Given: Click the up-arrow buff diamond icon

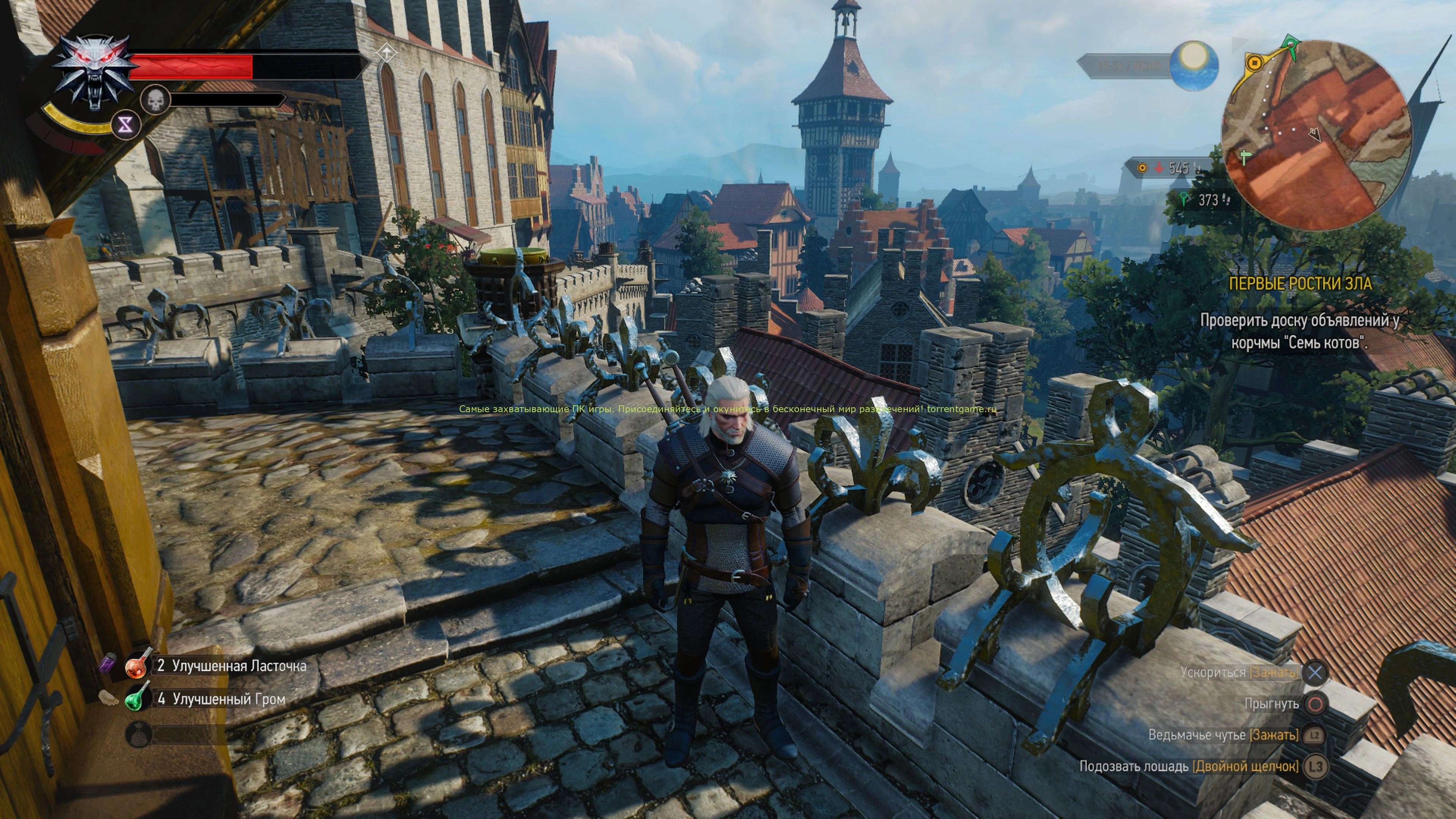Looking at the screenshot, I should (387, 54).
